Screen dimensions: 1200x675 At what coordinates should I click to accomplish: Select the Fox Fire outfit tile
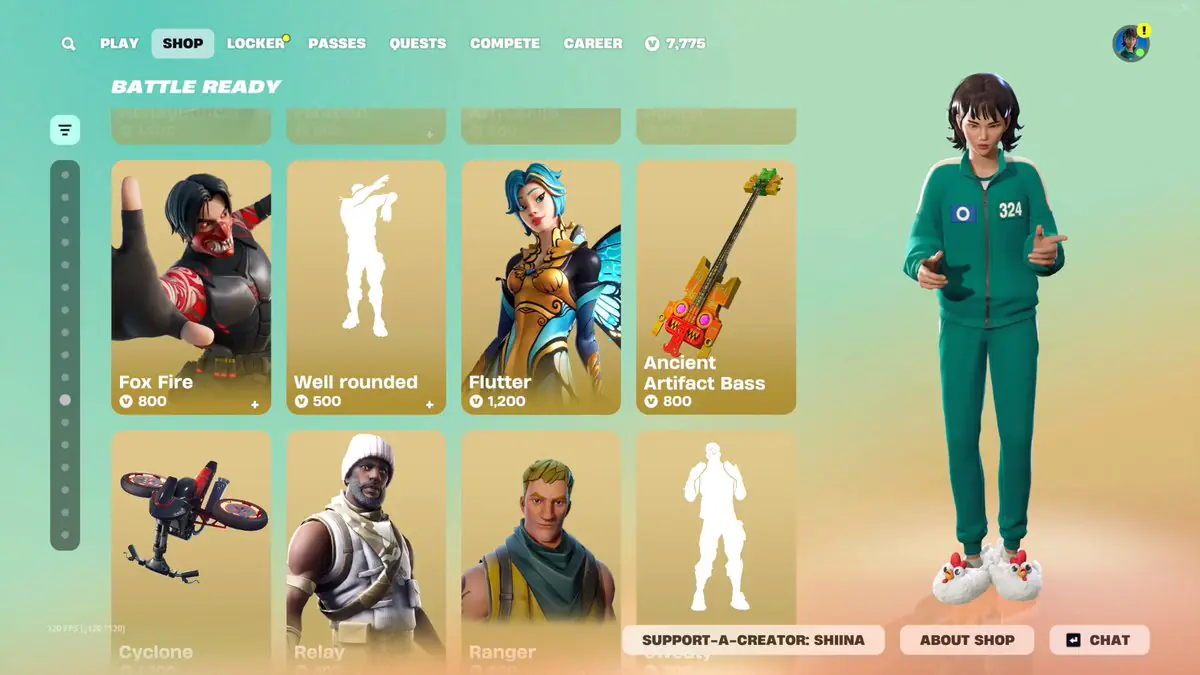pos(191,287)
